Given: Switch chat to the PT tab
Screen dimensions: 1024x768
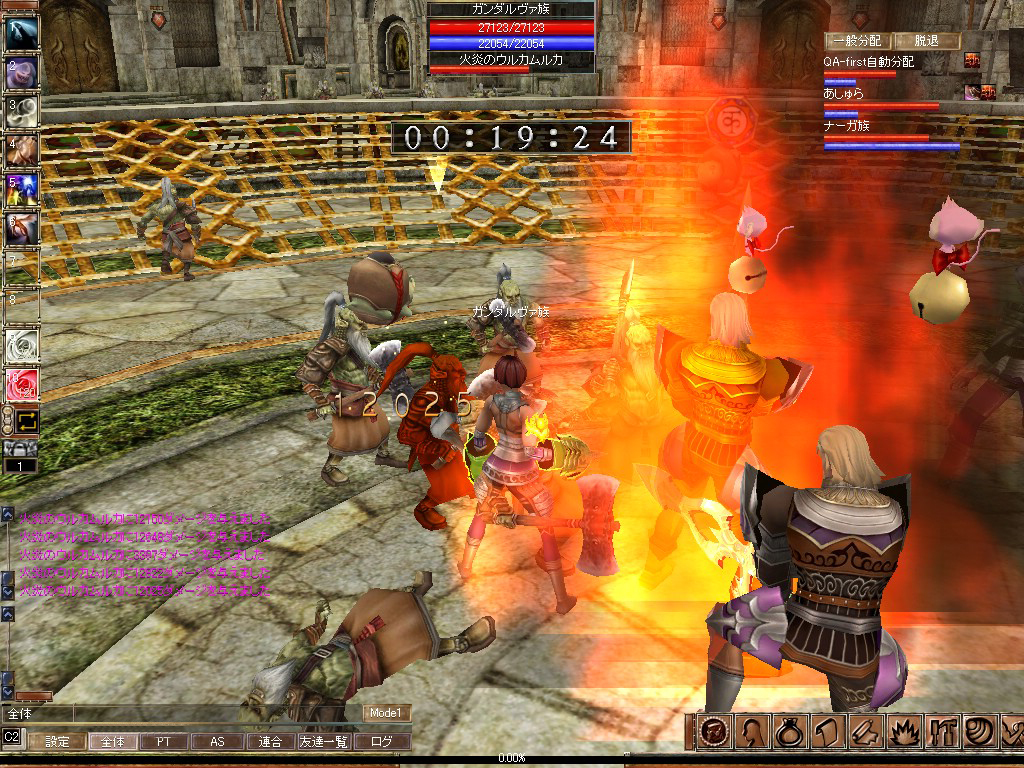Looking at the screenshot, I should [164, 742].
